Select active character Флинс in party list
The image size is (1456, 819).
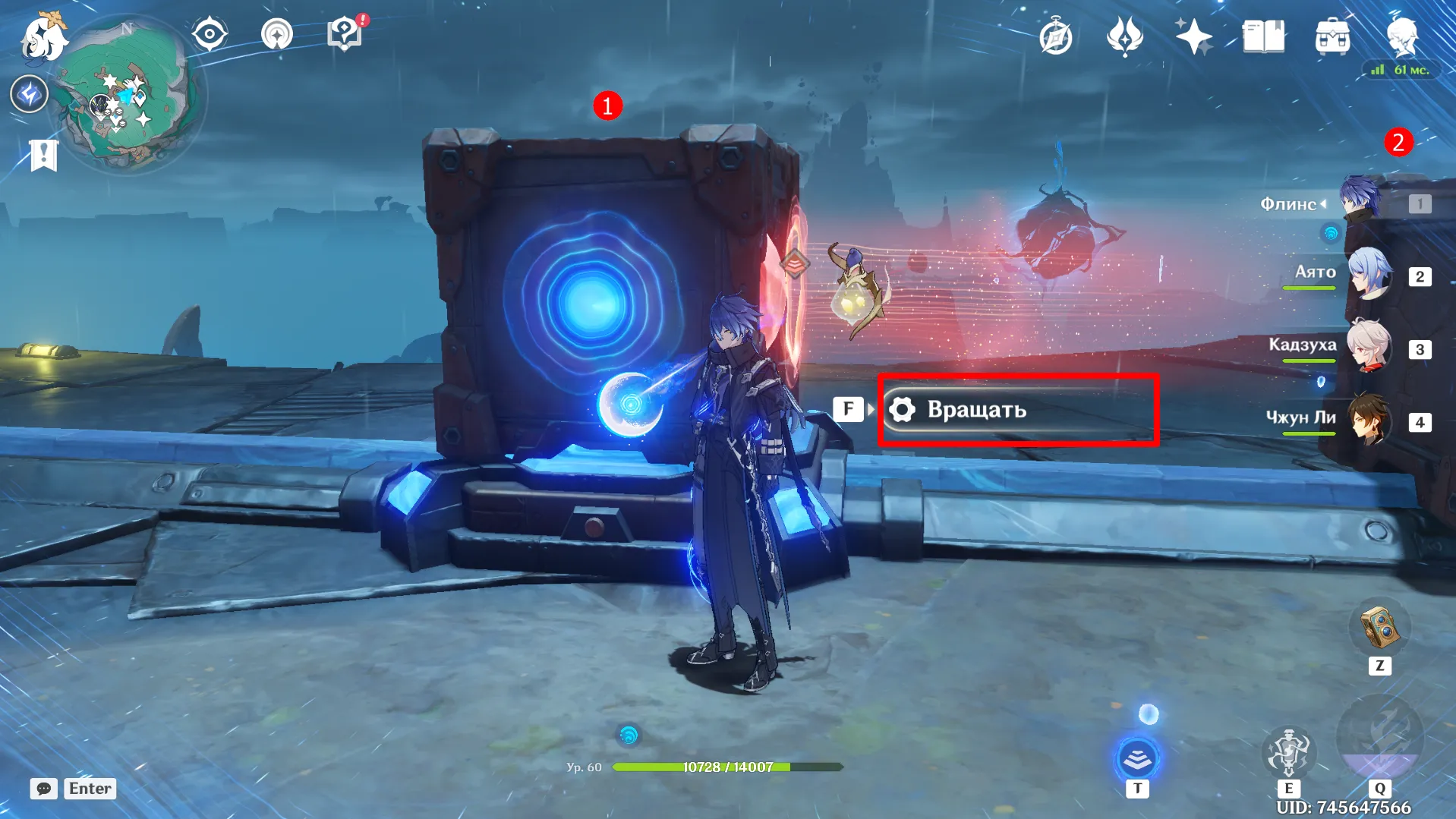pyautogui.click(x=1361, y=203)
